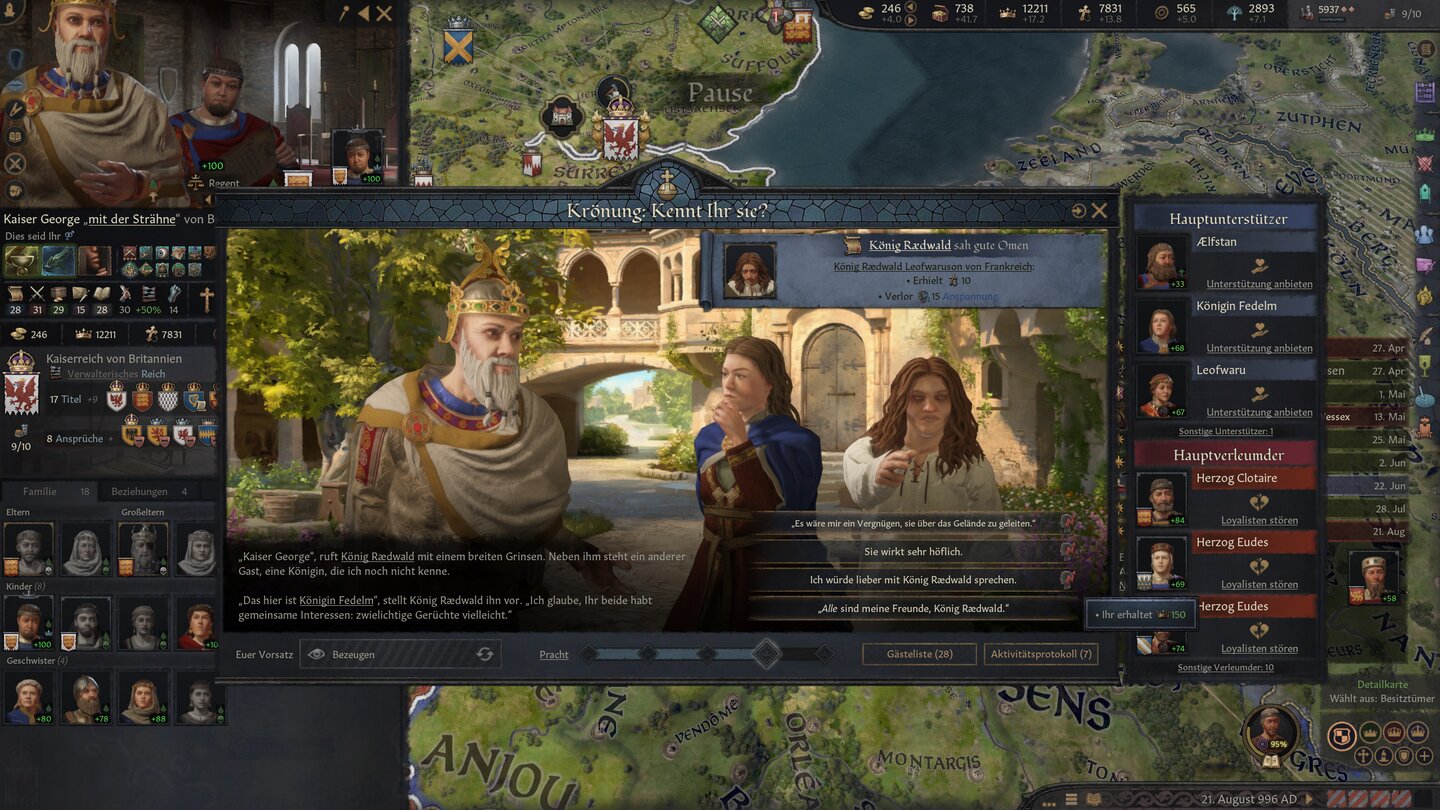
Task: Select the kingdoms map mode button
Action: click(x=1395, y=732)
